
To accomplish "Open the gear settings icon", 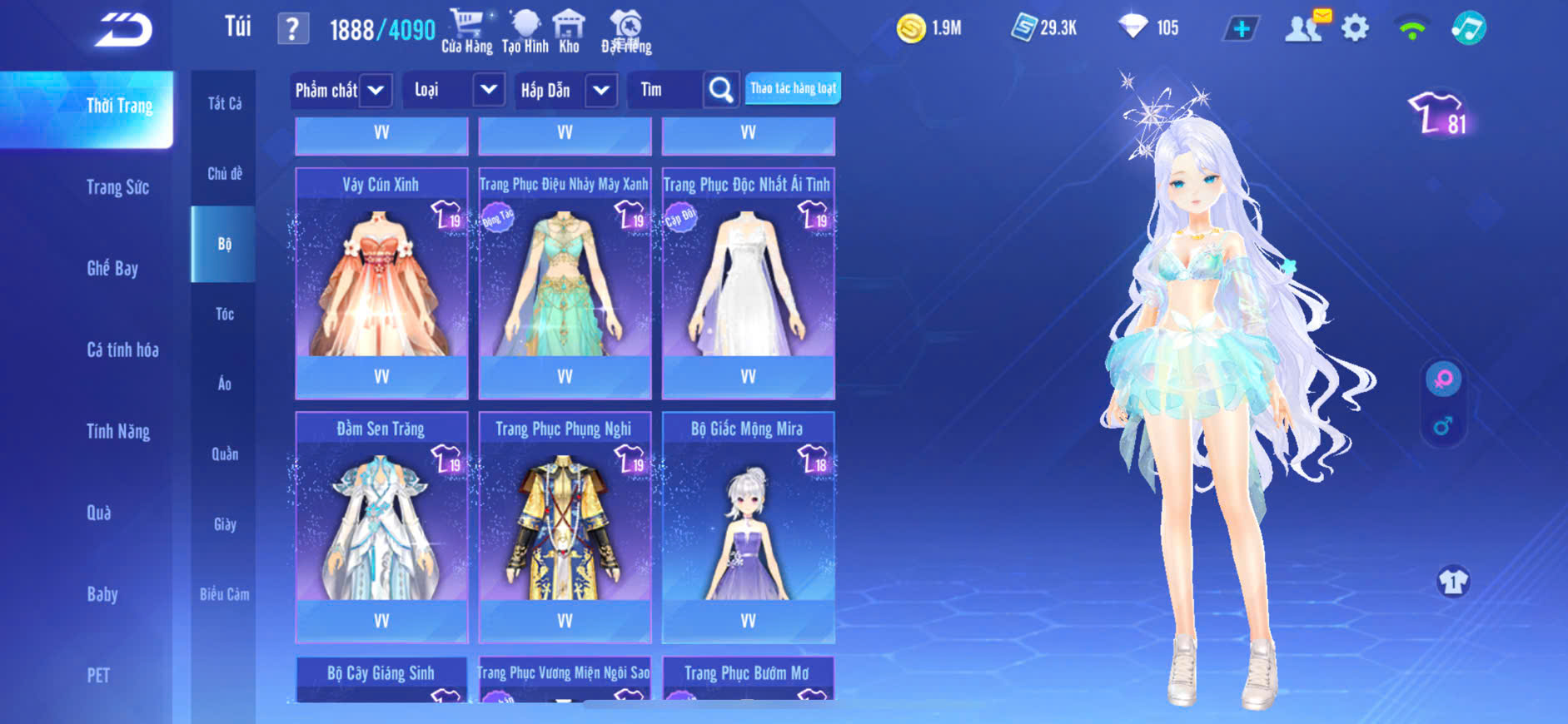I will click(1355, 28).
